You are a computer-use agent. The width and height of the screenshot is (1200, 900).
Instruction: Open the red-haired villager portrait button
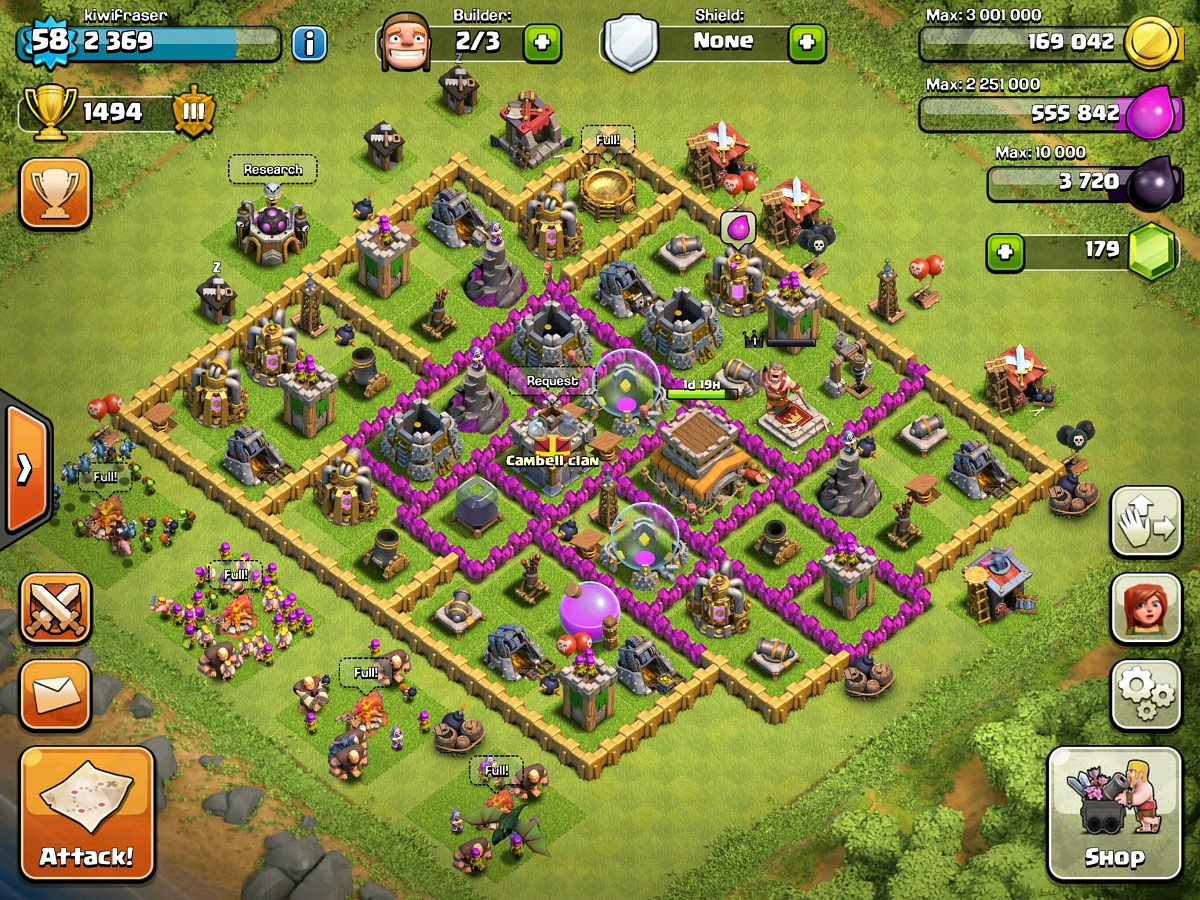[x=1146, y=608]
